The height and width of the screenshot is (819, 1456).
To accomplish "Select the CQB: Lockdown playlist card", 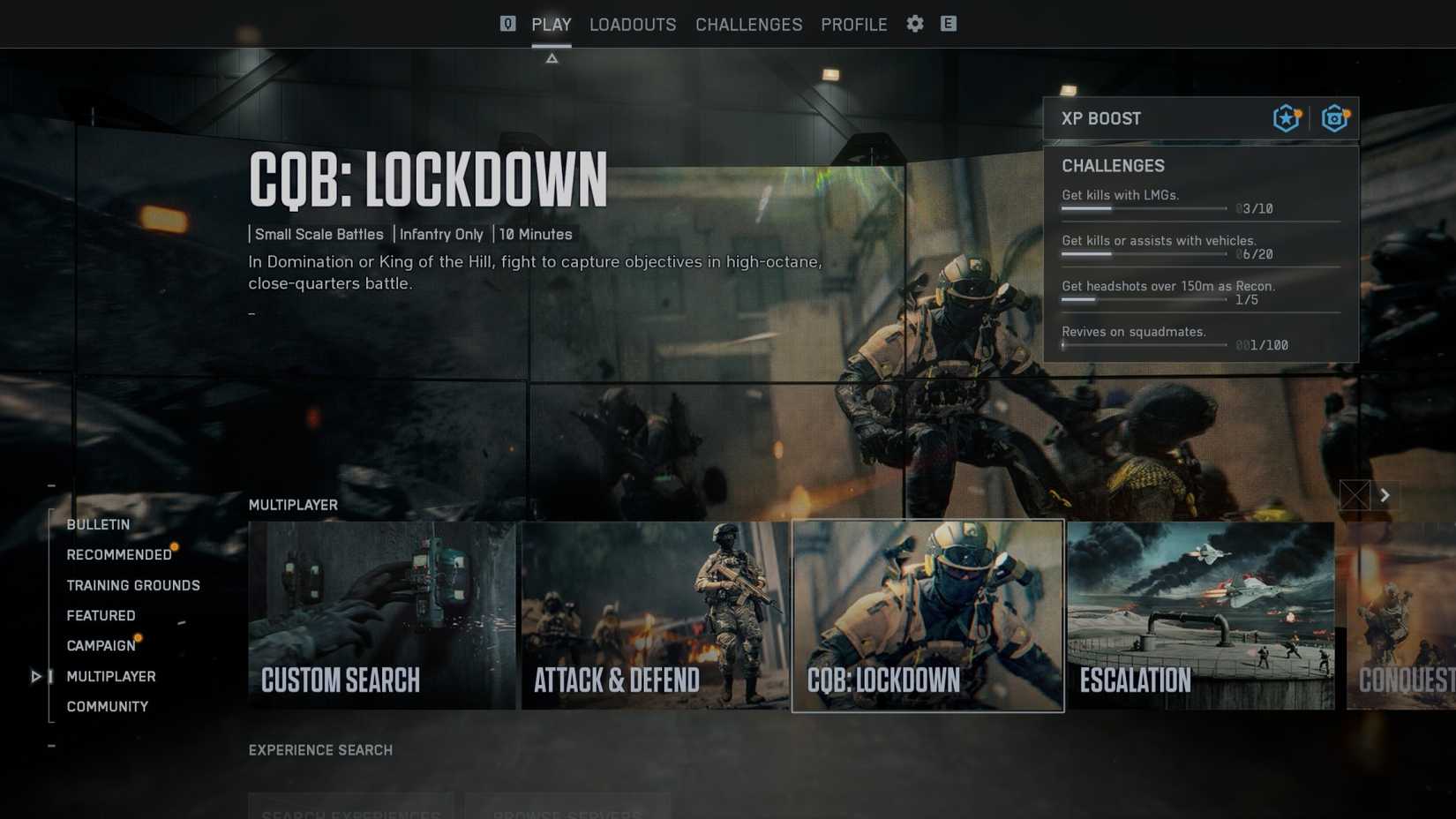I will click(x=928, y=613).
